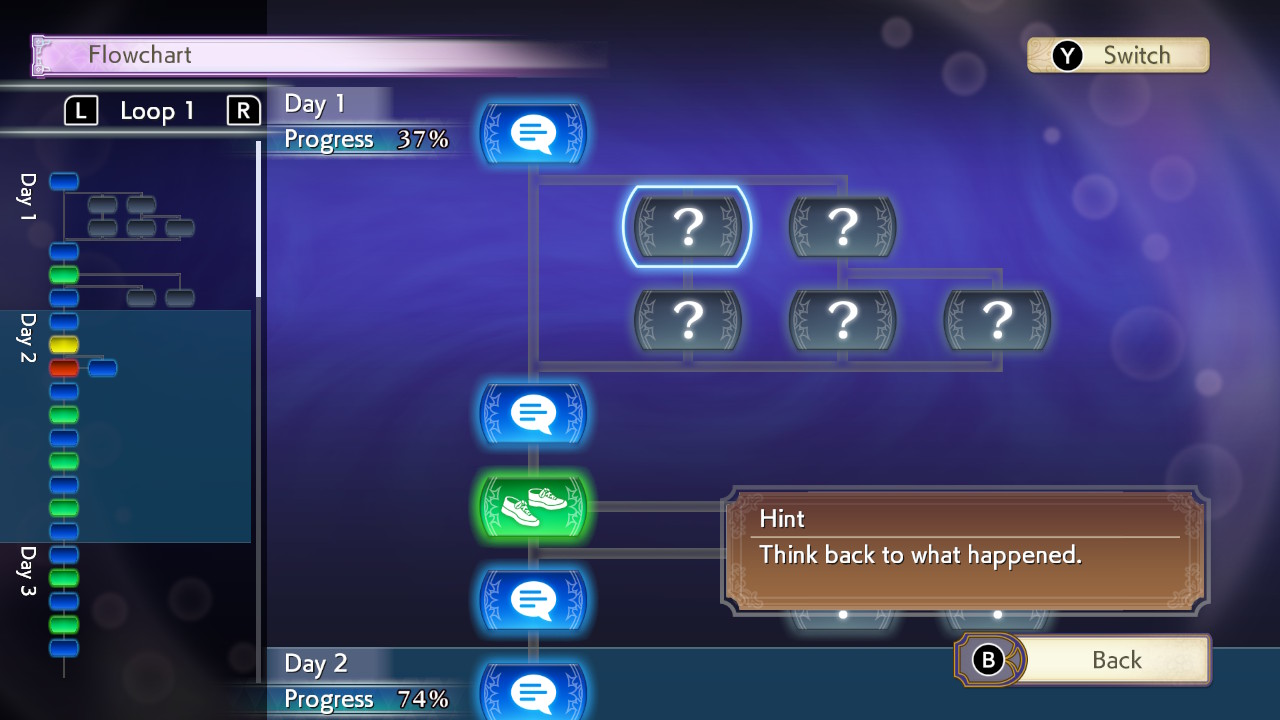Click the Switch button

point(1118,55)
